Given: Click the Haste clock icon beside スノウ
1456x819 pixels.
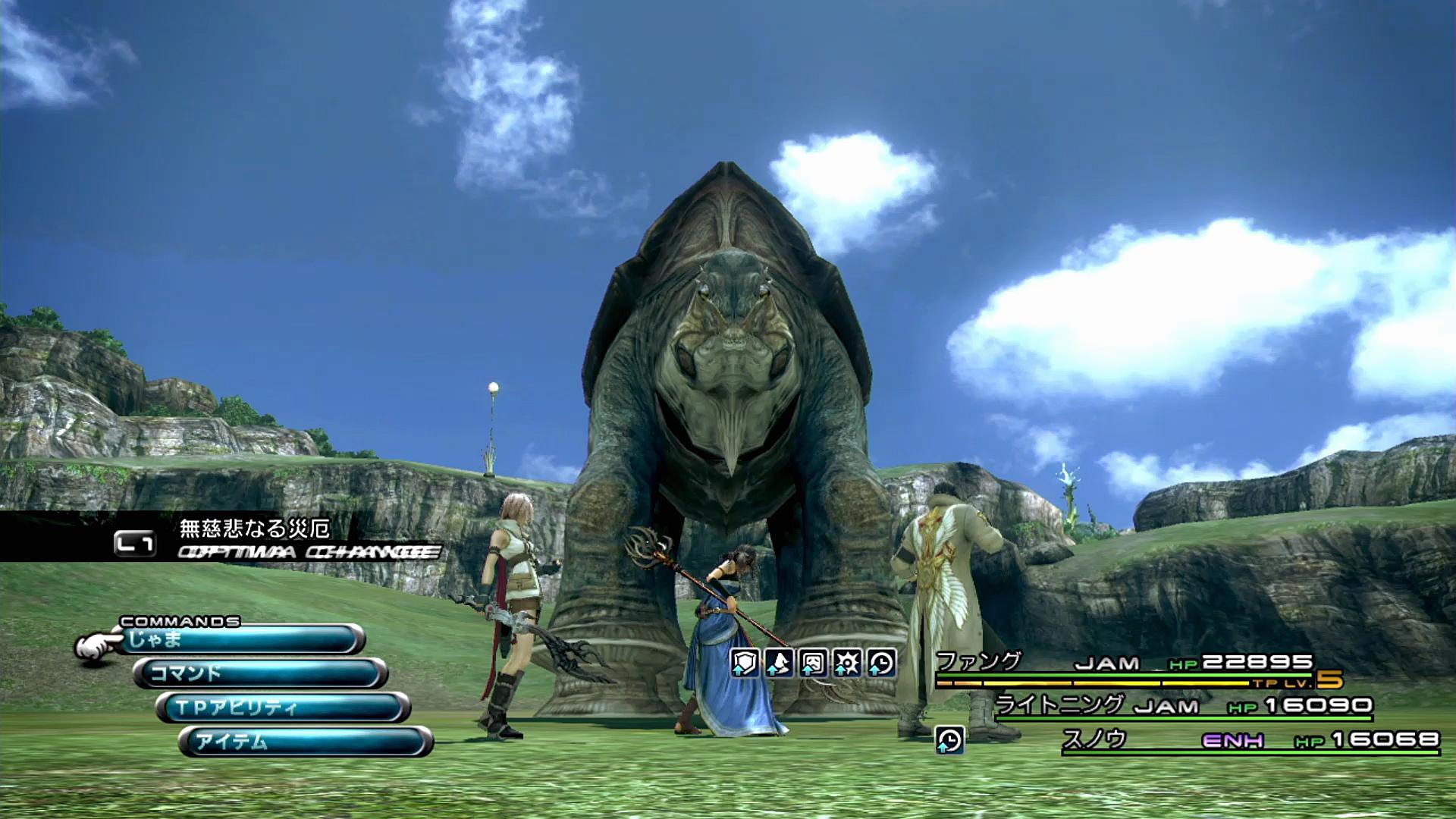Looking at the screenshot, I should [x=949, y=739].
